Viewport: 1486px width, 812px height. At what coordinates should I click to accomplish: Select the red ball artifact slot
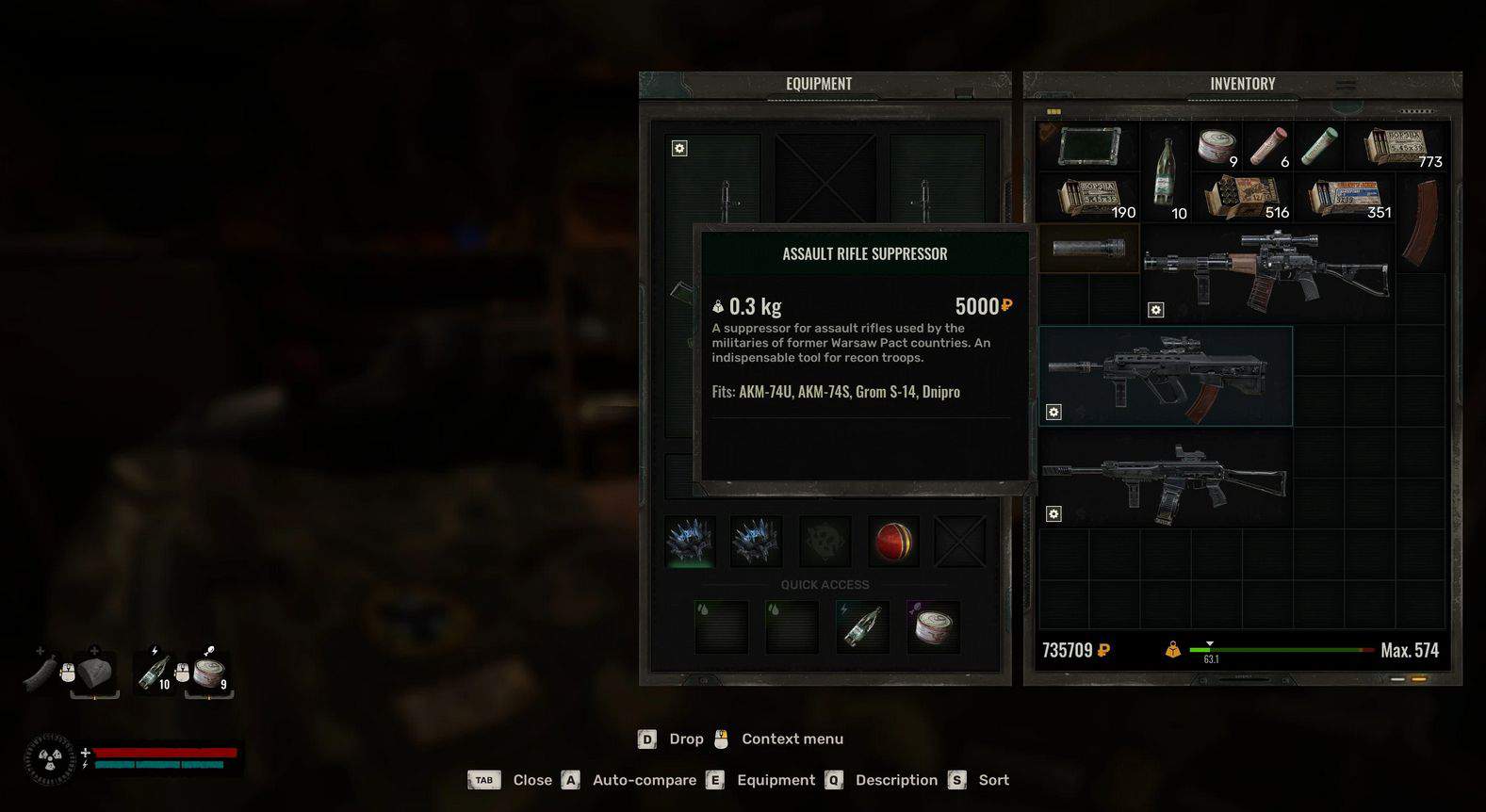point(891,542)
